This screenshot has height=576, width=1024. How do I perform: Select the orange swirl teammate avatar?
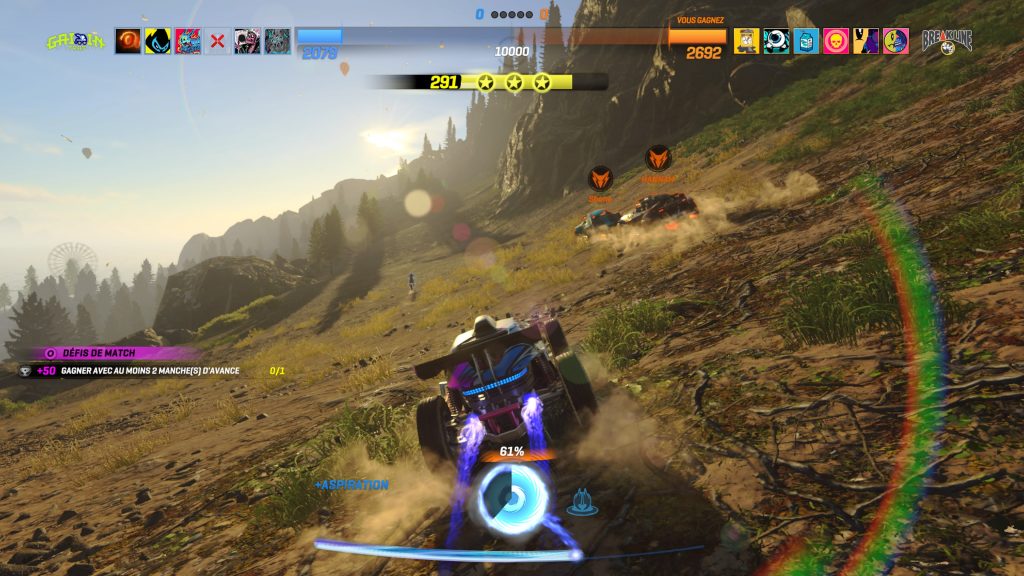click(128, 41)
